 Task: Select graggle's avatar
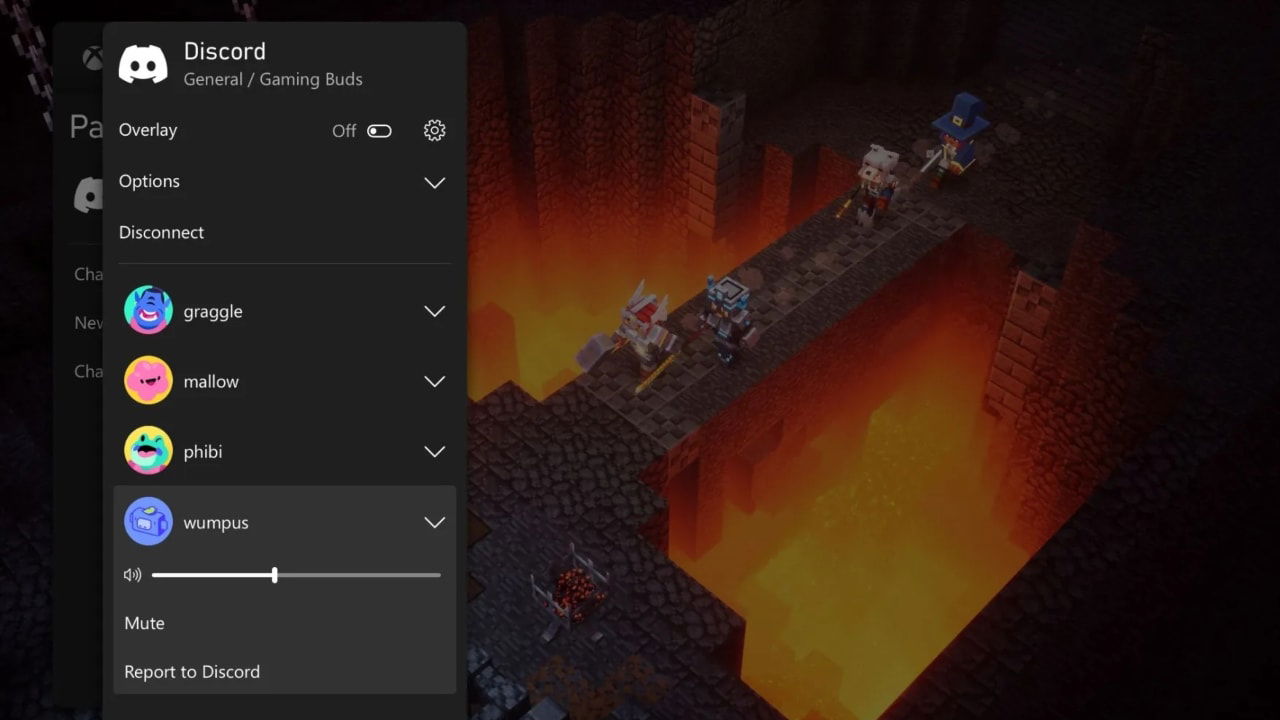148,311
